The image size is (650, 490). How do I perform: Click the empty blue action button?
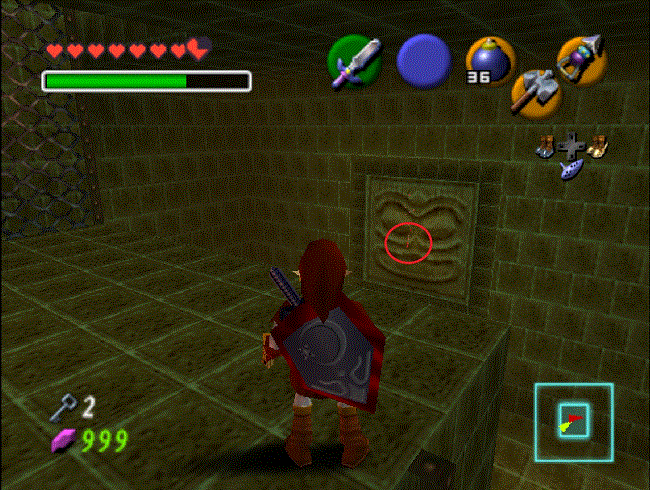pos(424,61)
